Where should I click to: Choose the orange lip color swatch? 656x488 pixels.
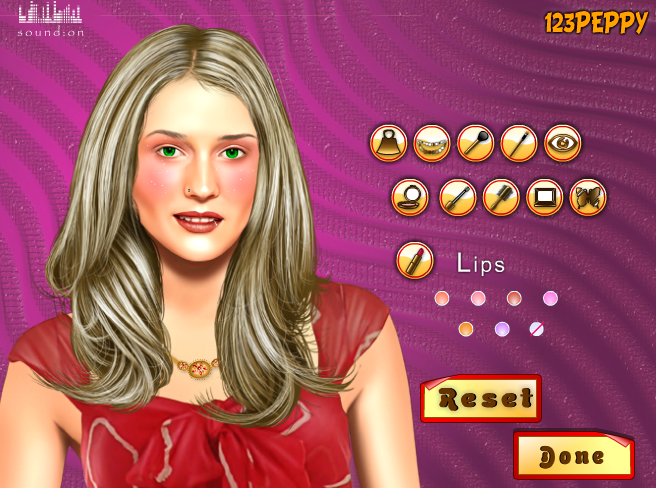[x=465, y=329]
